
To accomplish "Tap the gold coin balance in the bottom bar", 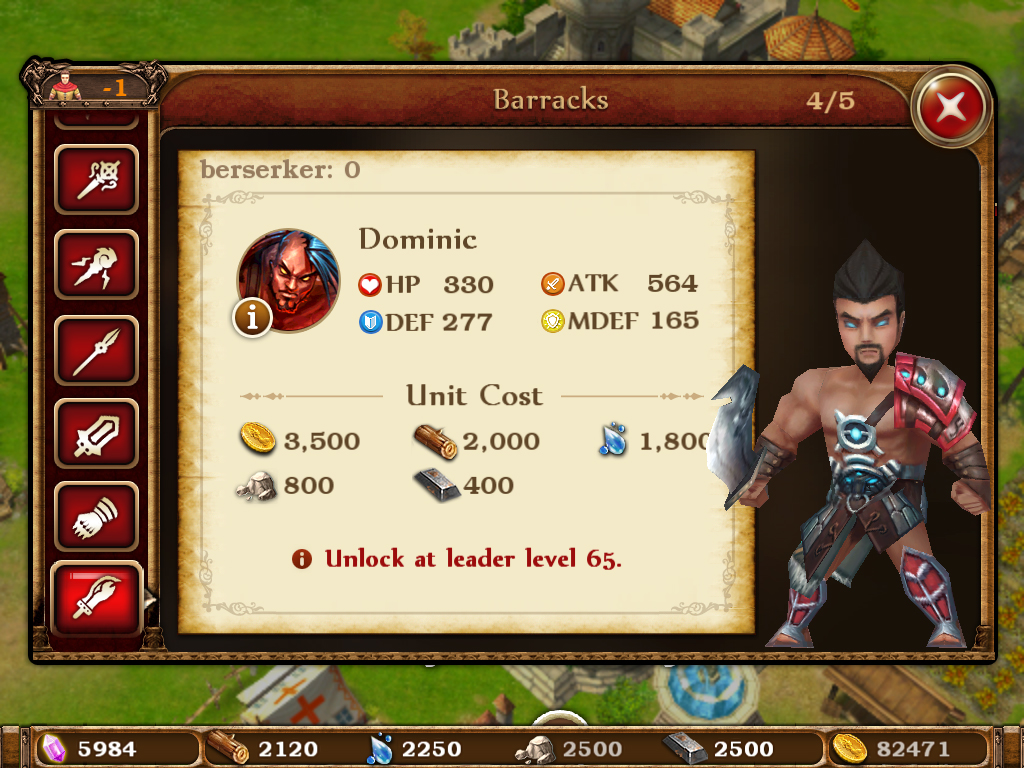I will point(895,748).
